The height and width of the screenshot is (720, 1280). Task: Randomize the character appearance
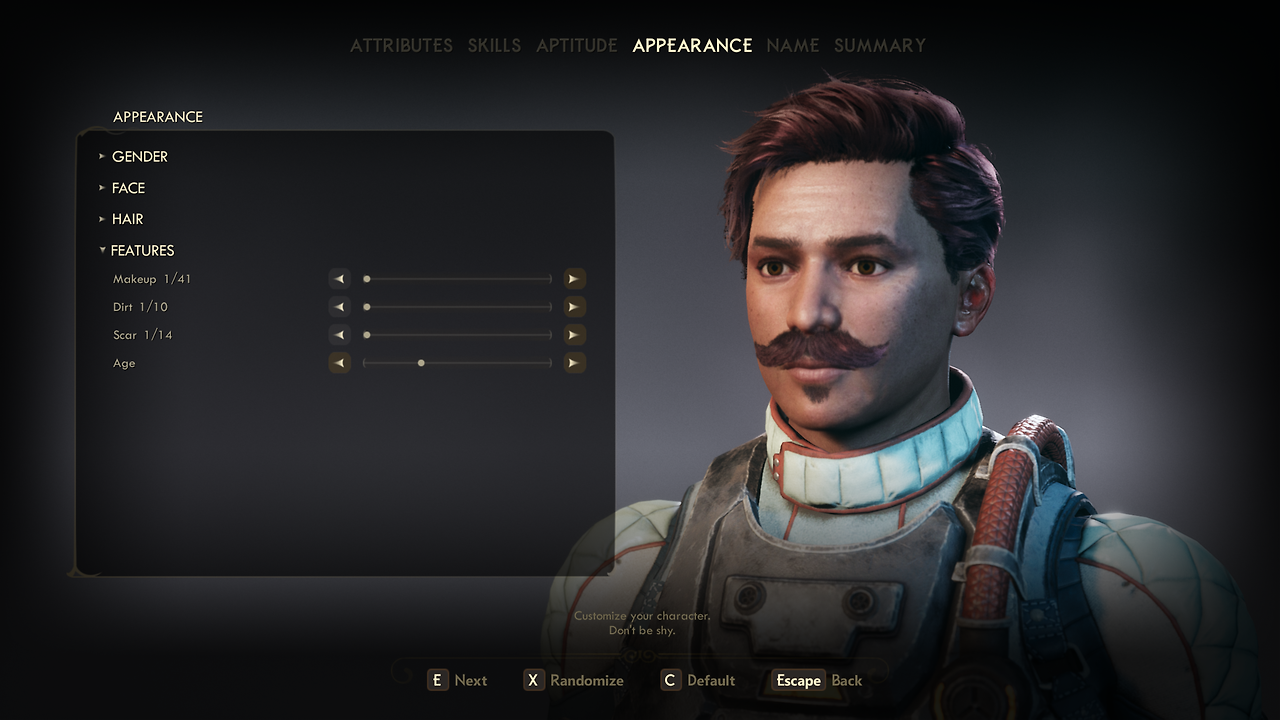pyautogui.click(x=574, y=681)
